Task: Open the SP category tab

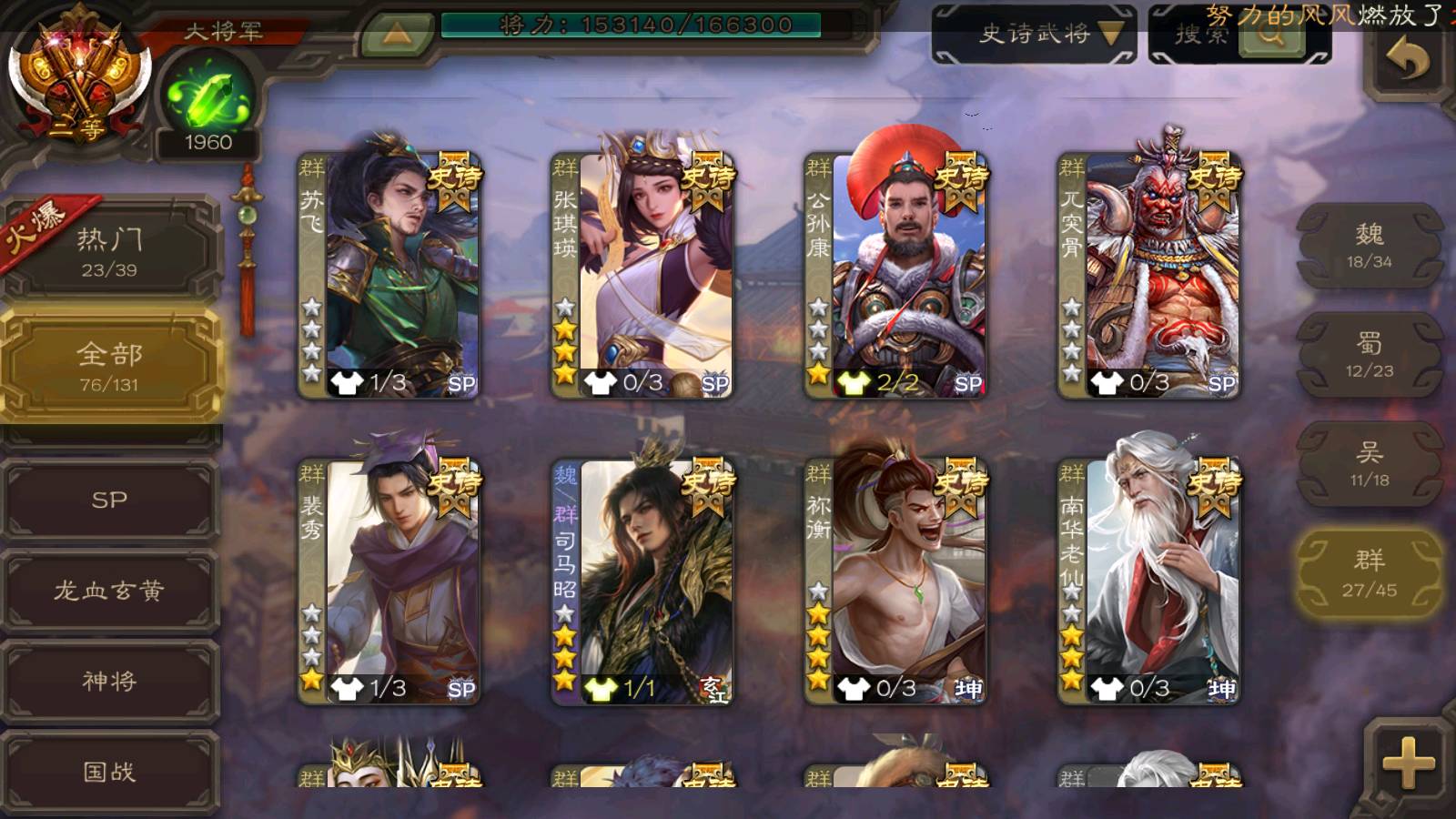Action: 109,500
